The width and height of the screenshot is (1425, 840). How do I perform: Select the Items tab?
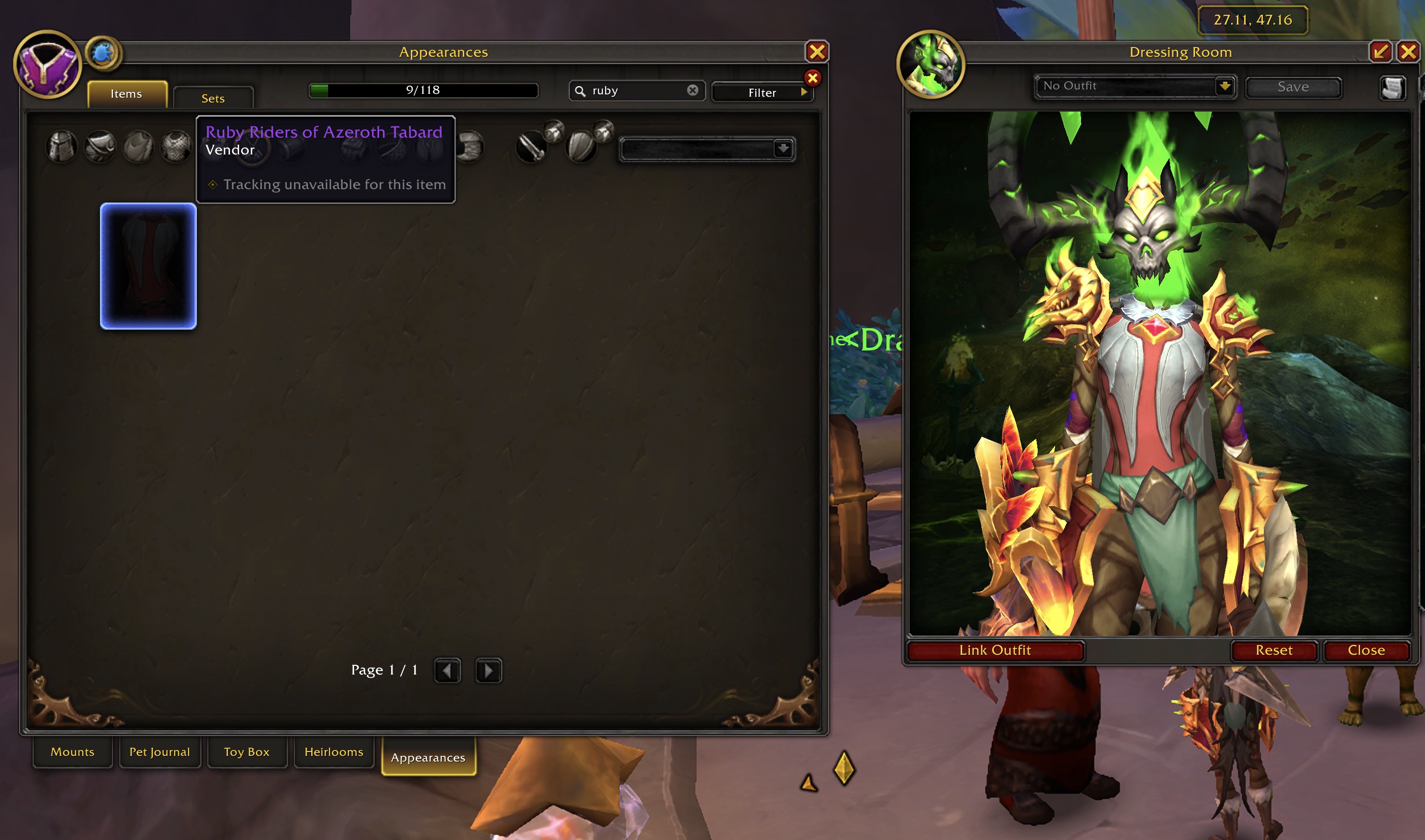(126, 94)
